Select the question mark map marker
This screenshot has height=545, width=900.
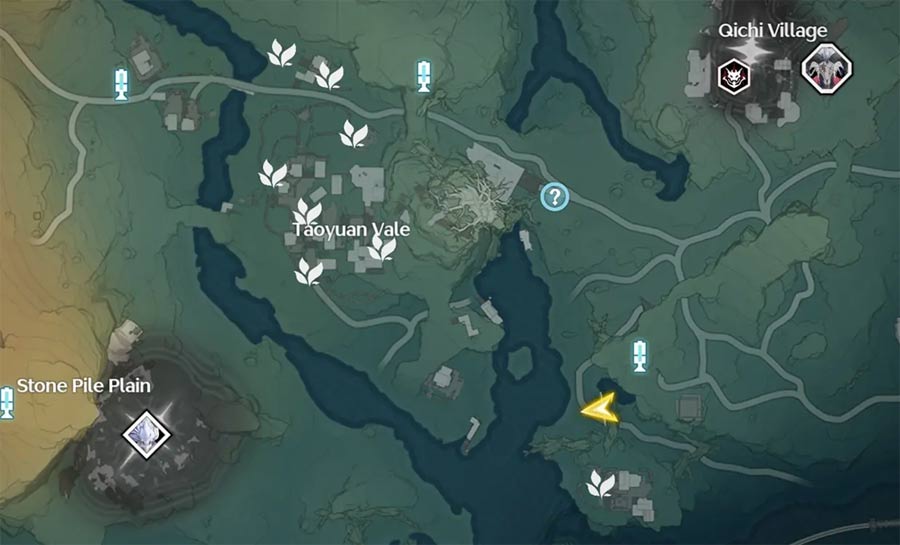(x=554, y=197)
